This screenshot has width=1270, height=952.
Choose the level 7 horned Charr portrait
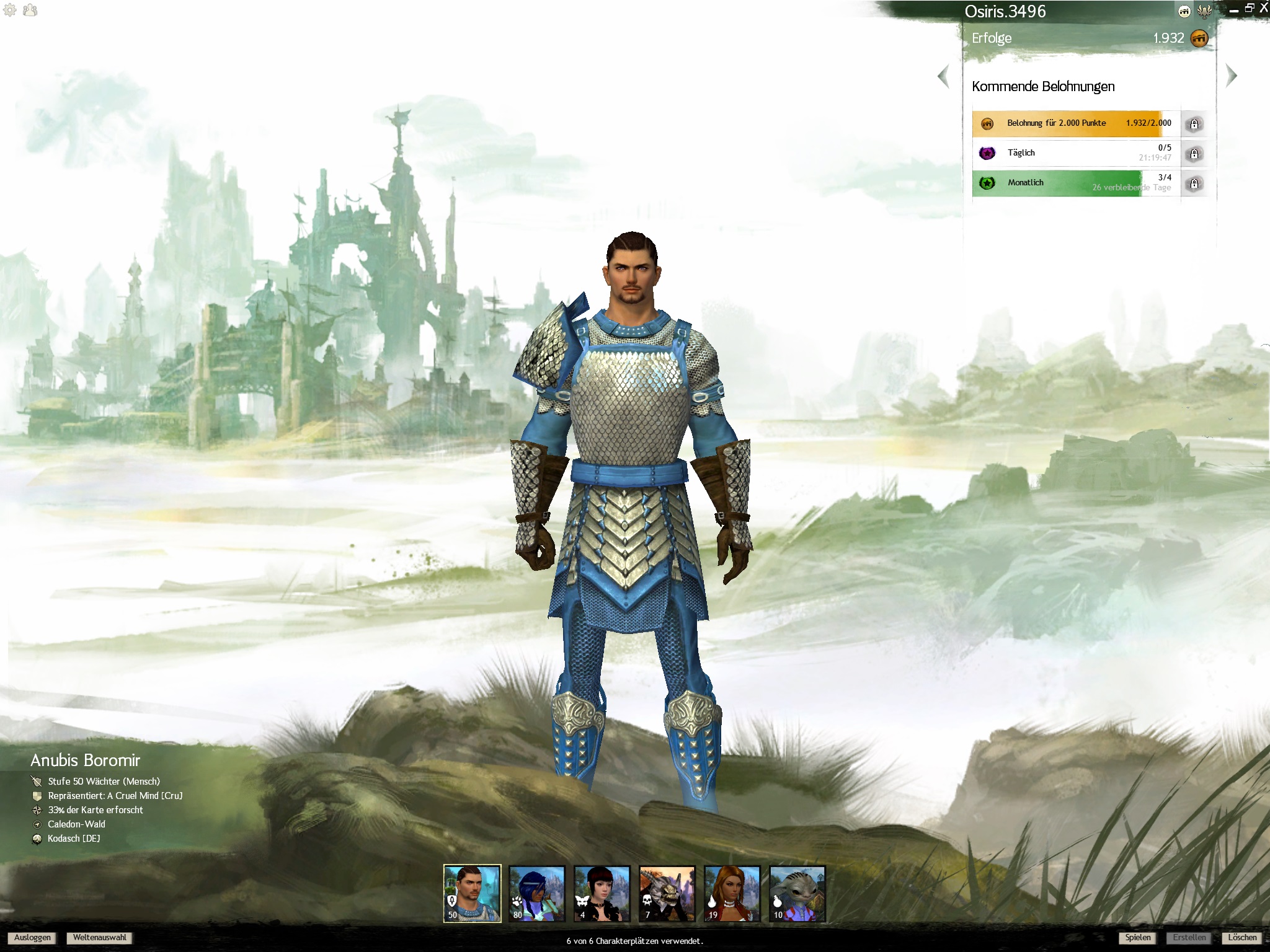click(x=667, y=894)
